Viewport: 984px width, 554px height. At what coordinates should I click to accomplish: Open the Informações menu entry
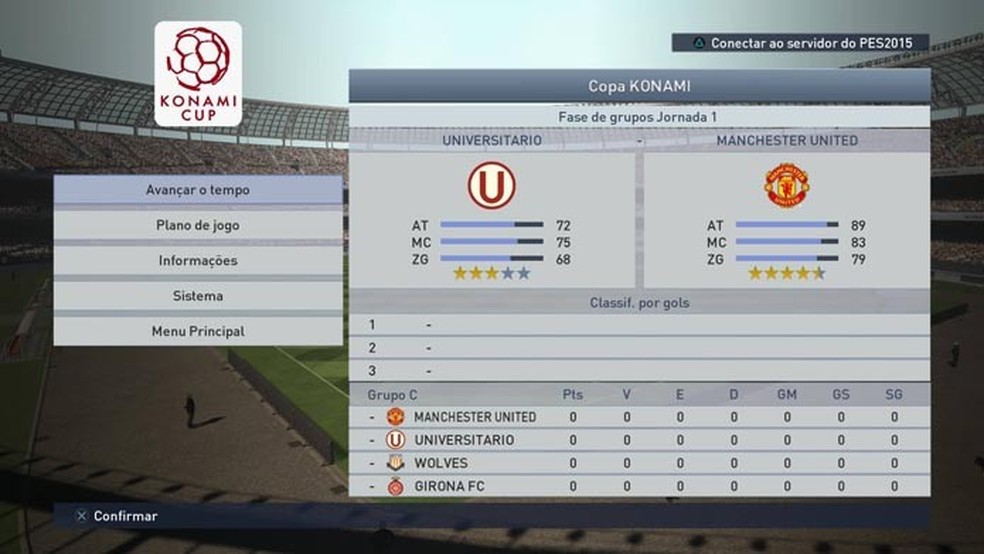[x=198, y=260]
